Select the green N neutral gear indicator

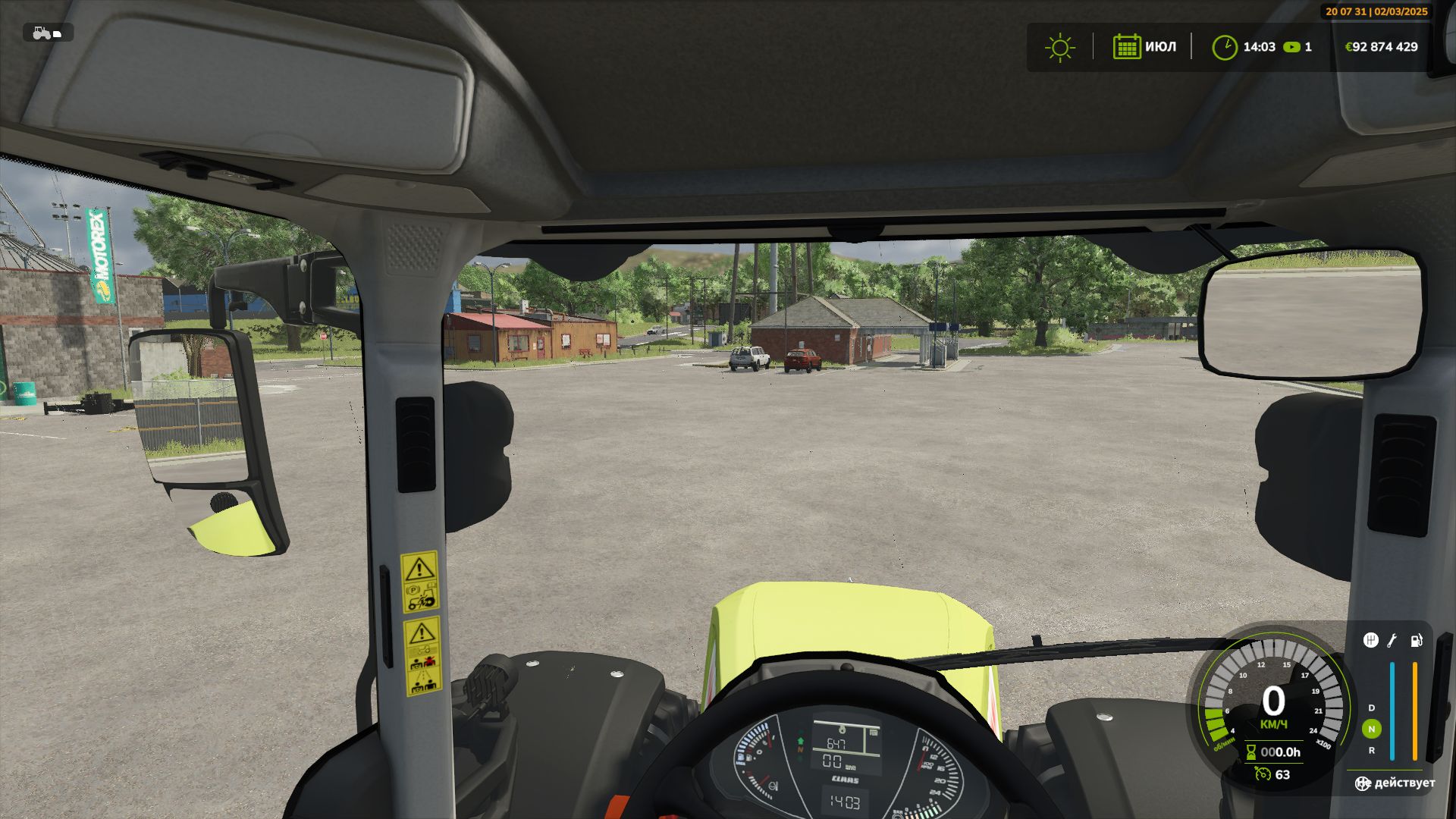(x=1372, y=730)
